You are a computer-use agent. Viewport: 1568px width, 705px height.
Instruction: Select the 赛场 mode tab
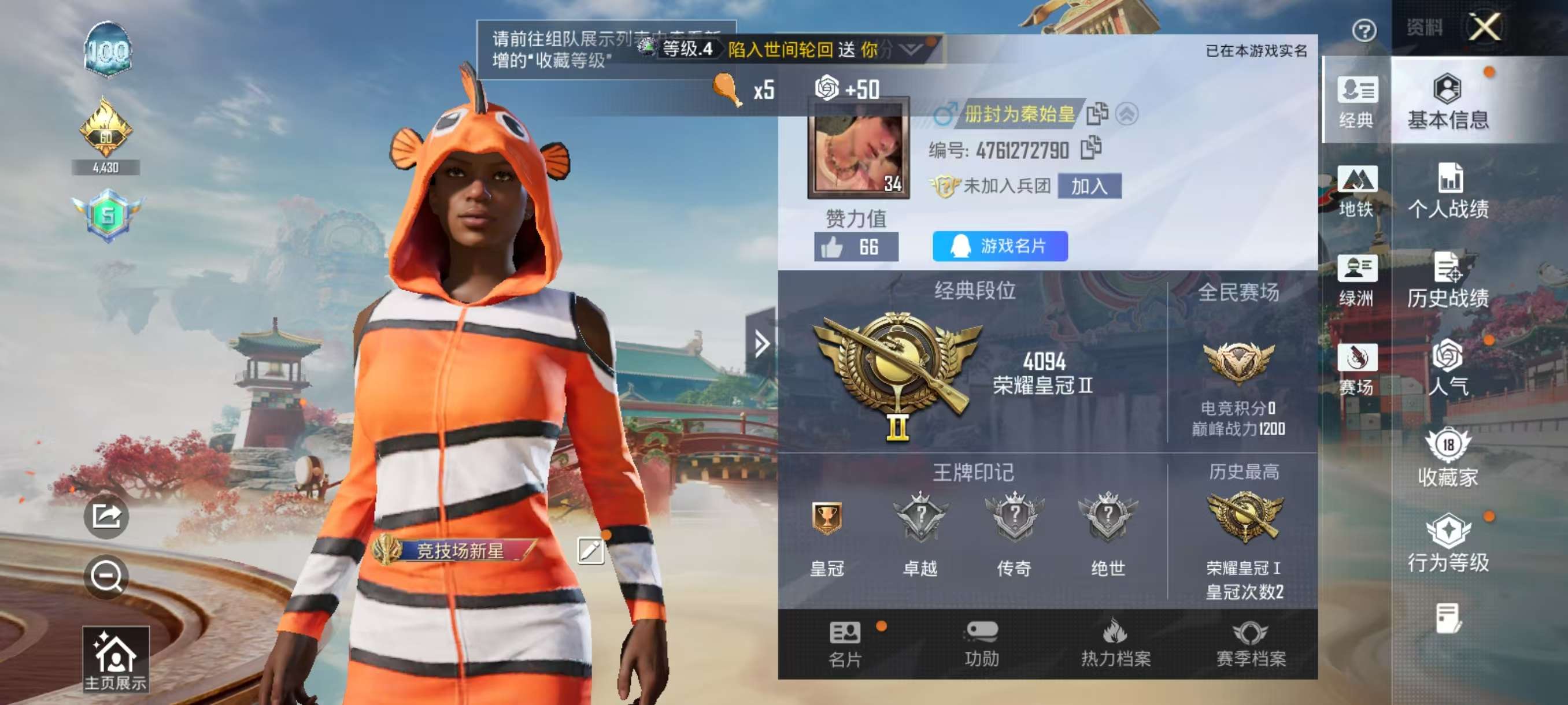click(1357, 369)
